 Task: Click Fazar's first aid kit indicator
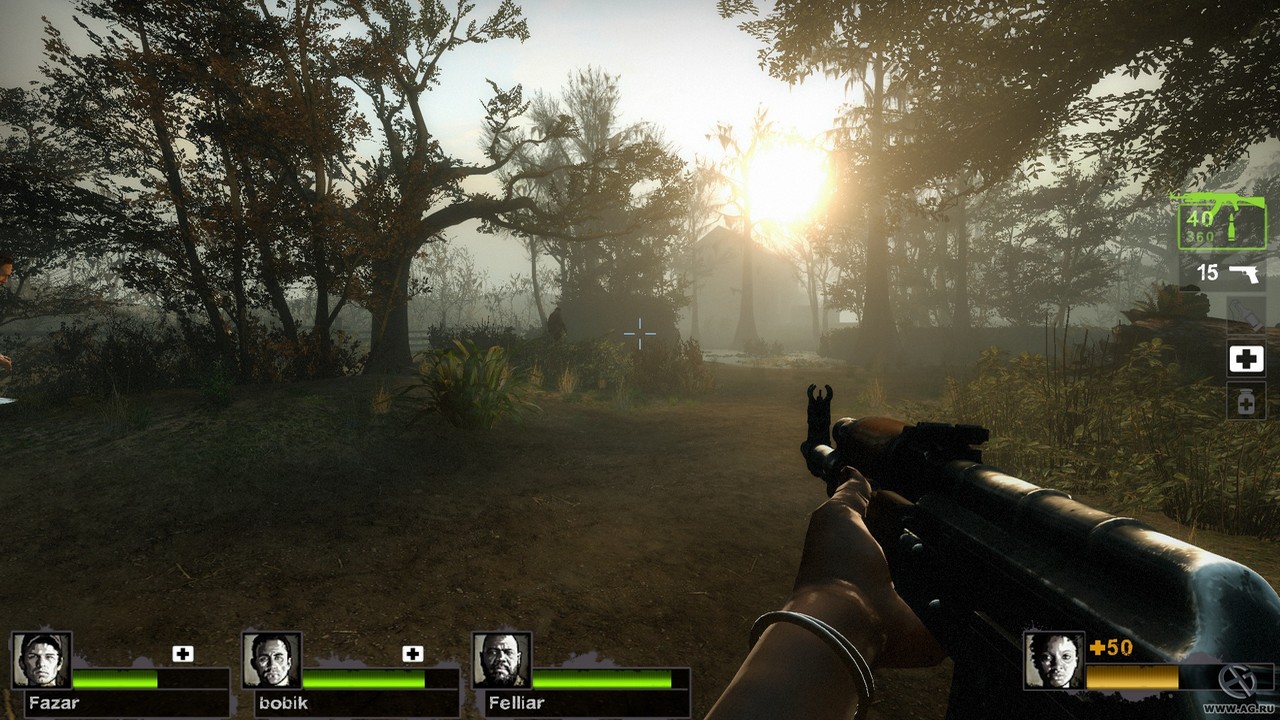coord(182,654)
